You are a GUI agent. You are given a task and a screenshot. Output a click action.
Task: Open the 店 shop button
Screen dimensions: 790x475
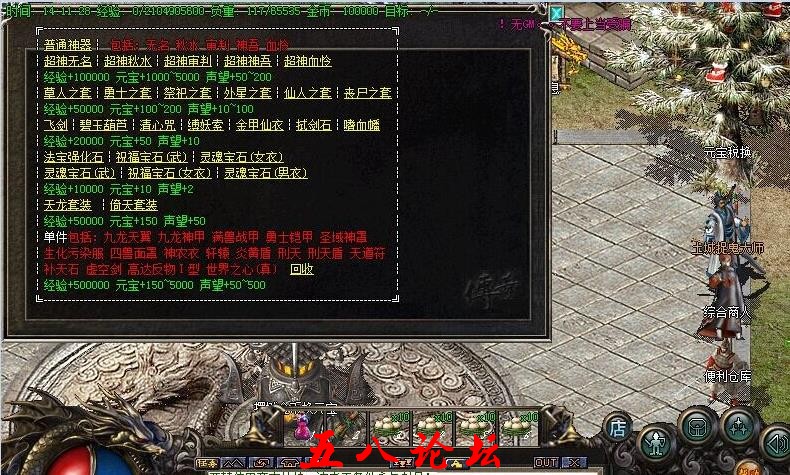[x=618, y=427]
